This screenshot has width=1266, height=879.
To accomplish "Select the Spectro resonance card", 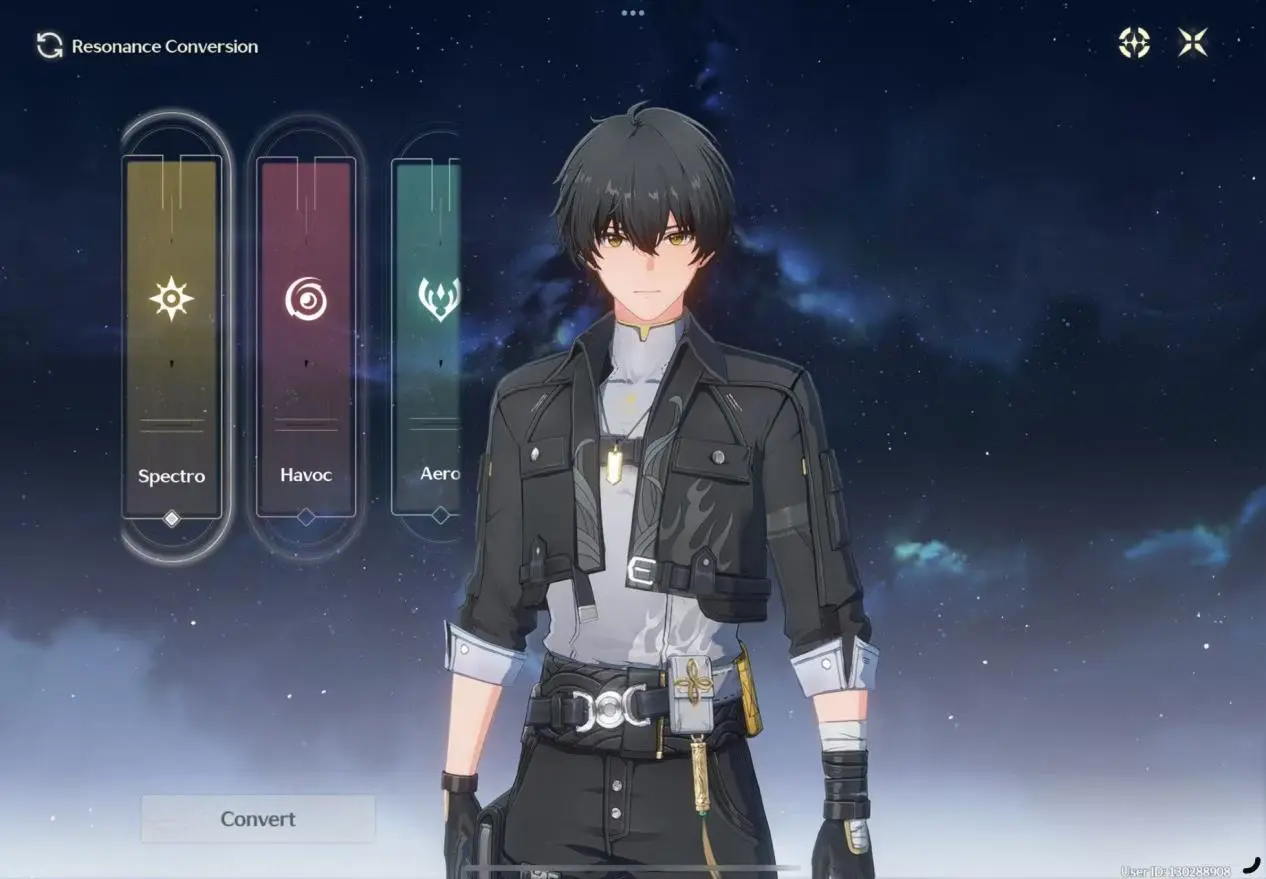I will tap(171, 337).
